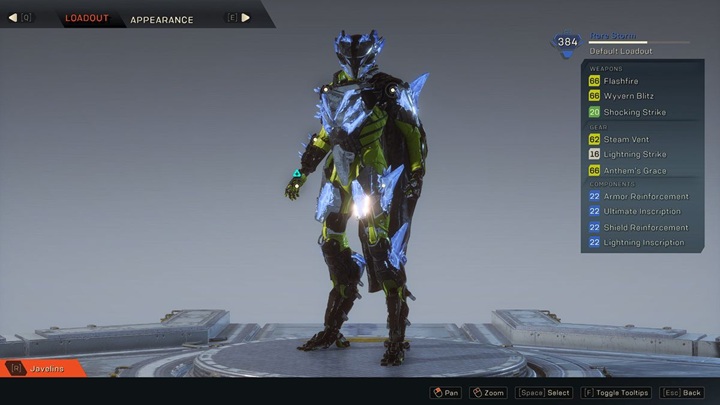The width and height of the screenshot is (720, 405).
Task: Click the Default Loadout name
Action: click(620, 51)
